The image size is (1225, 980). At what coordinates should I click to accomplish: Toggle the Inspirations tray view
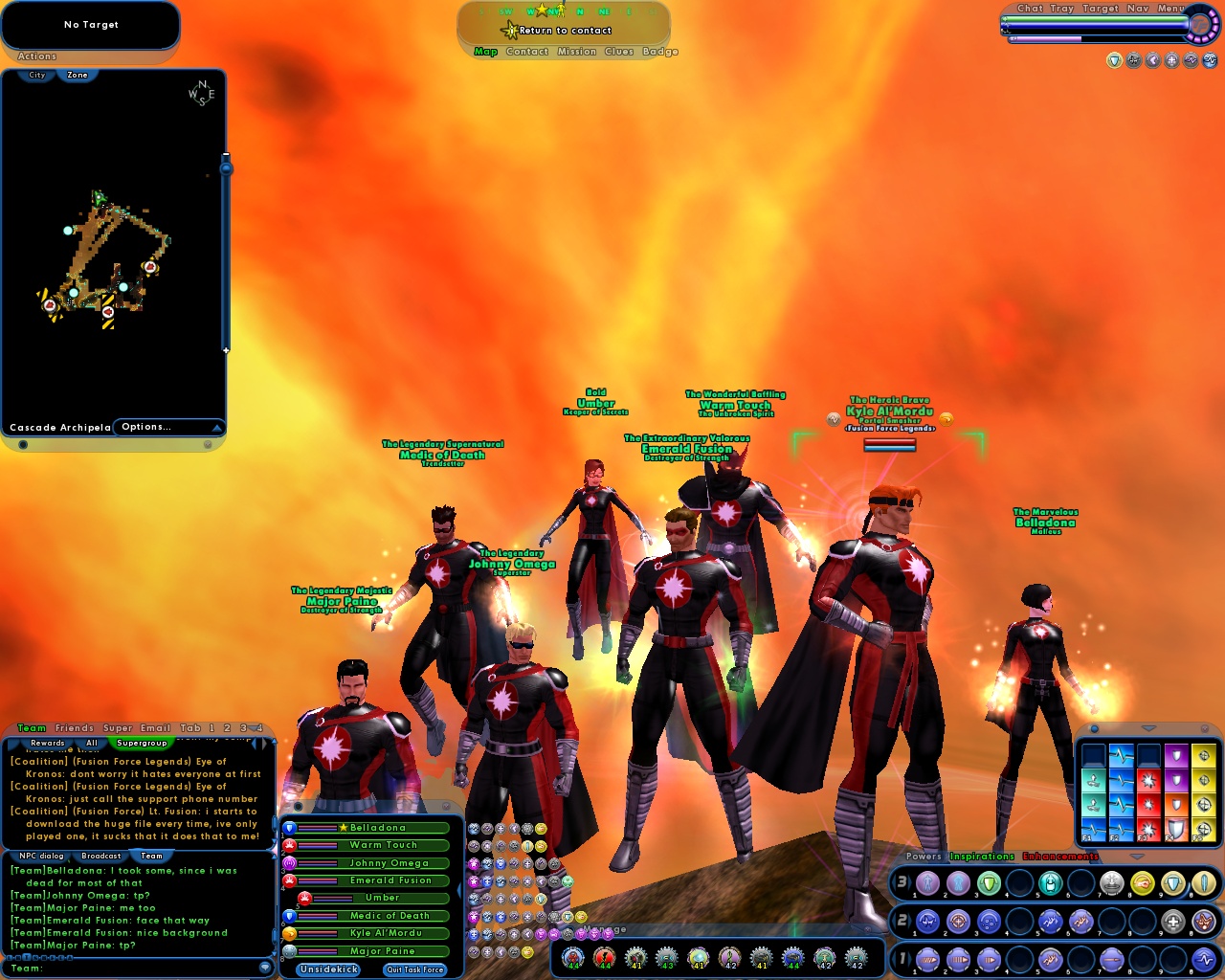pyautogui.click(x=982, y=856)
